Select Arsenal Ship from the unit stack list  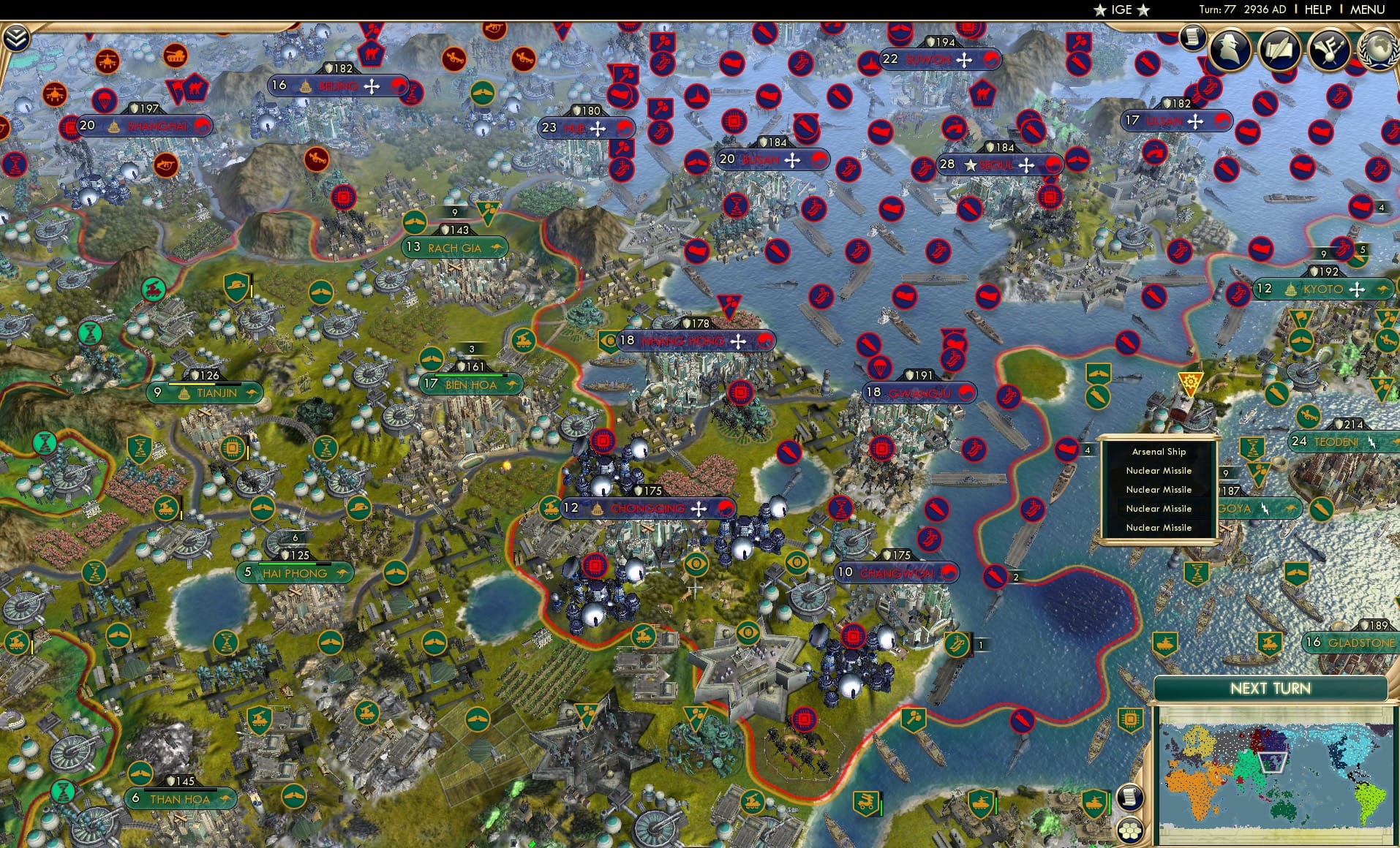[1160, 451]
